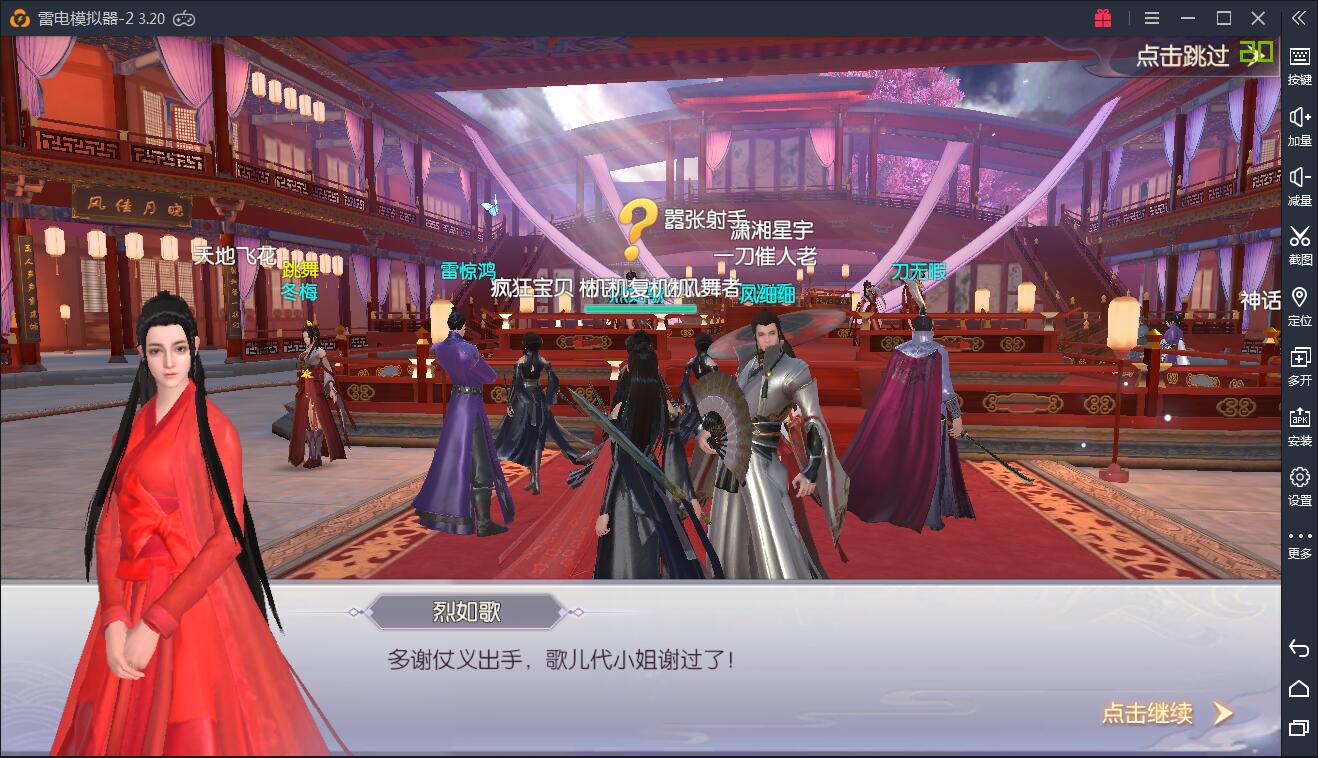This screenshot has height=758, width=1318.
Task: Open the emulator hamburger menu
Action: pos(1152,18)
